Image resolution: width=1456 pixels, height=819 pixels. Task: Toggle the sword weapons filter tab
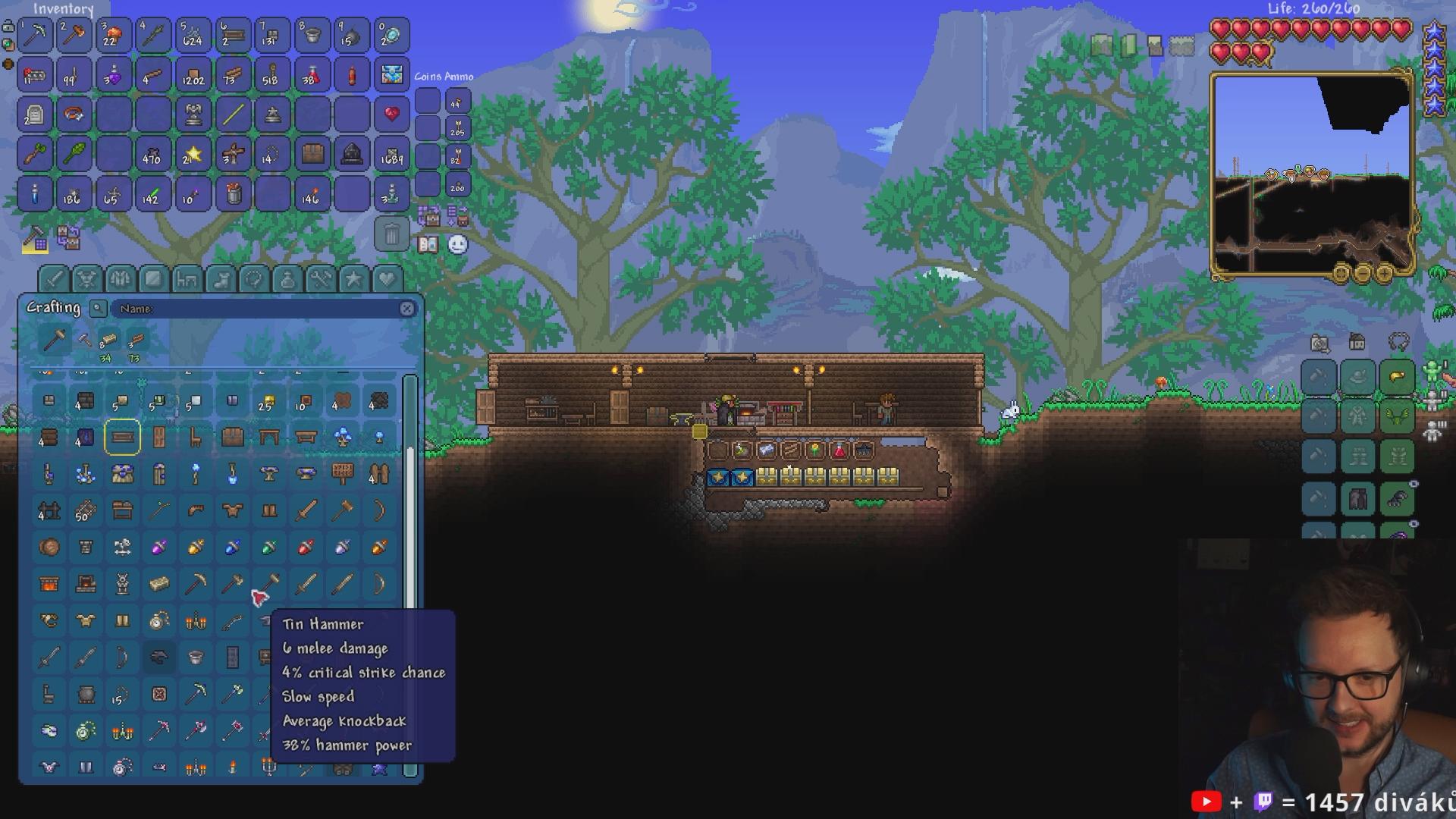pyautogui.click(x=54, y=279)
